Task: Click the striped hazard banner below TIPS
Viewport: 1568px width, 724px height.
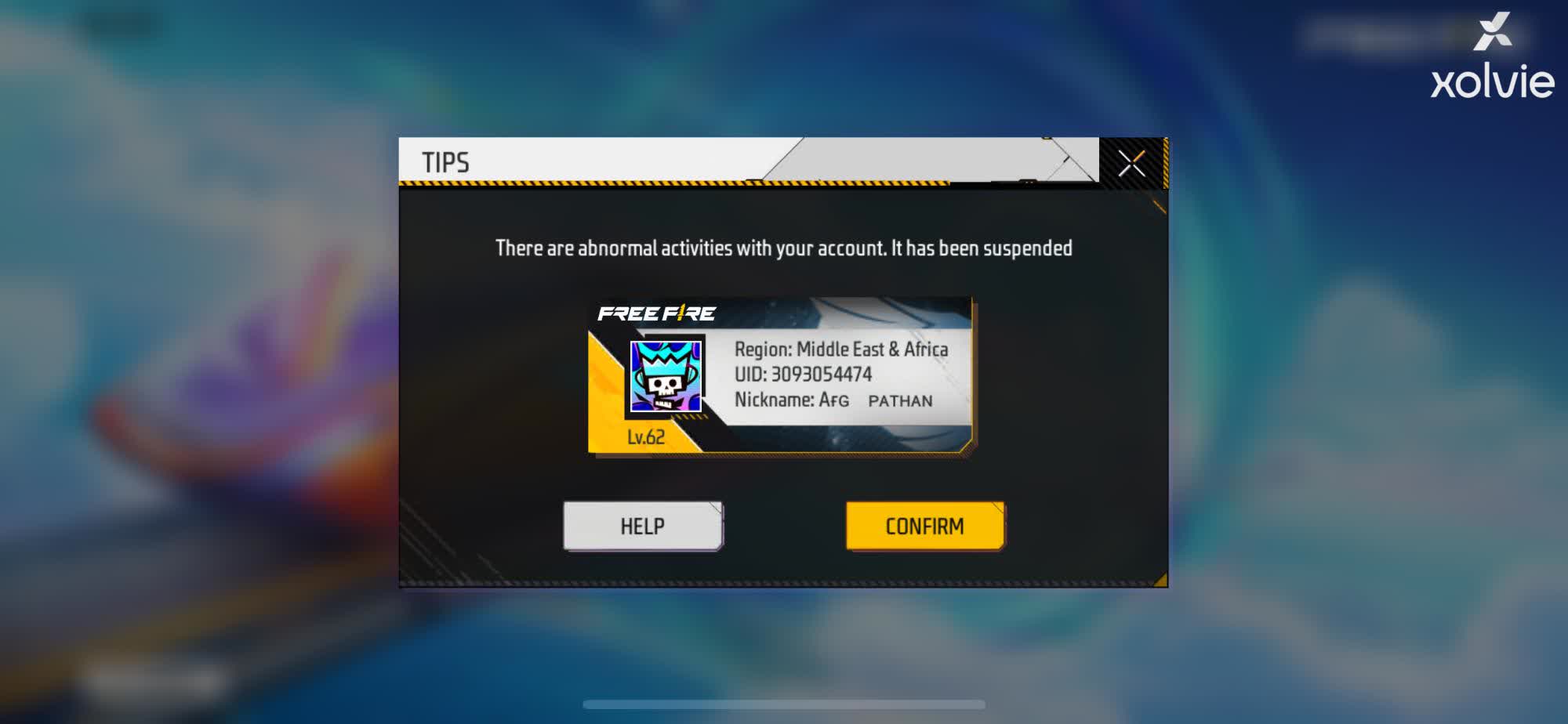Action: point(706,185)
